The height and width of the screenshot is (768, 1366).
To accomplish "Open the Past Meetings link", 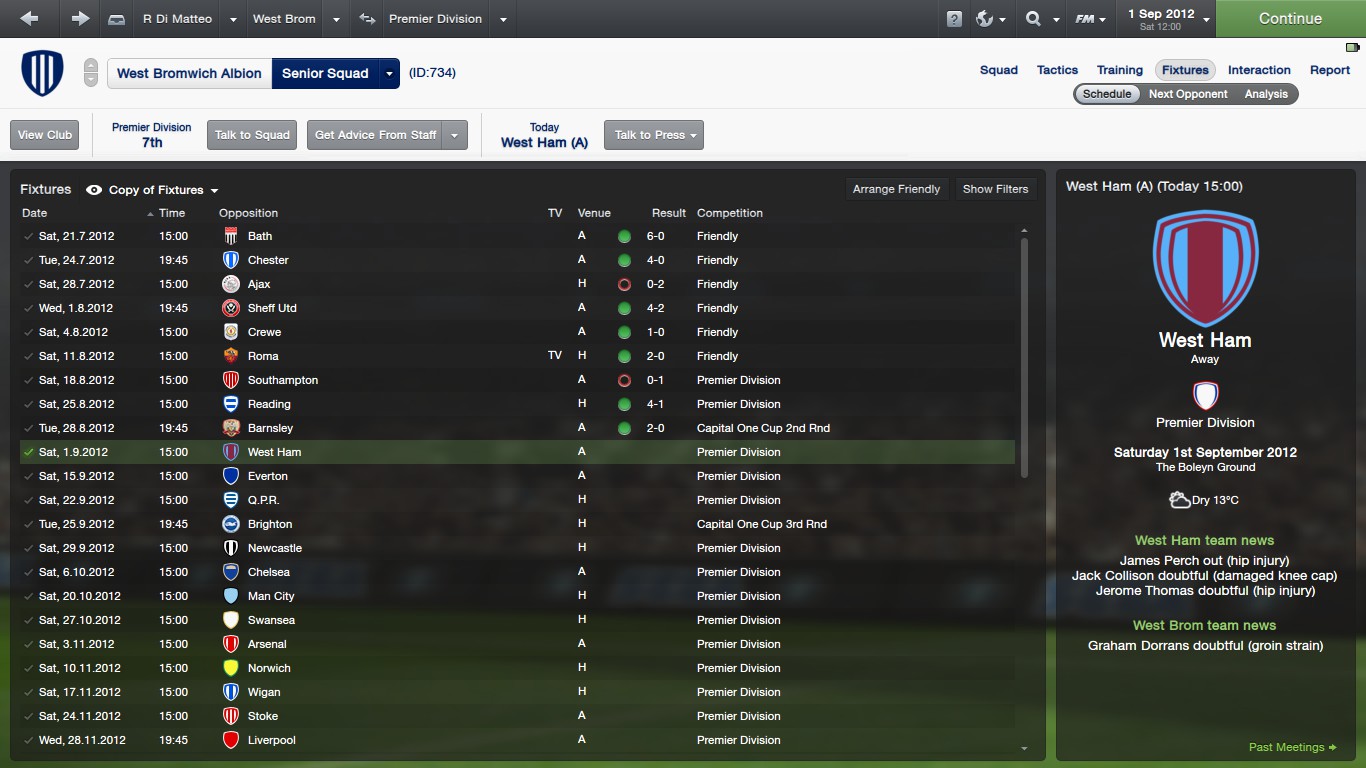I will coord(1292,747).
